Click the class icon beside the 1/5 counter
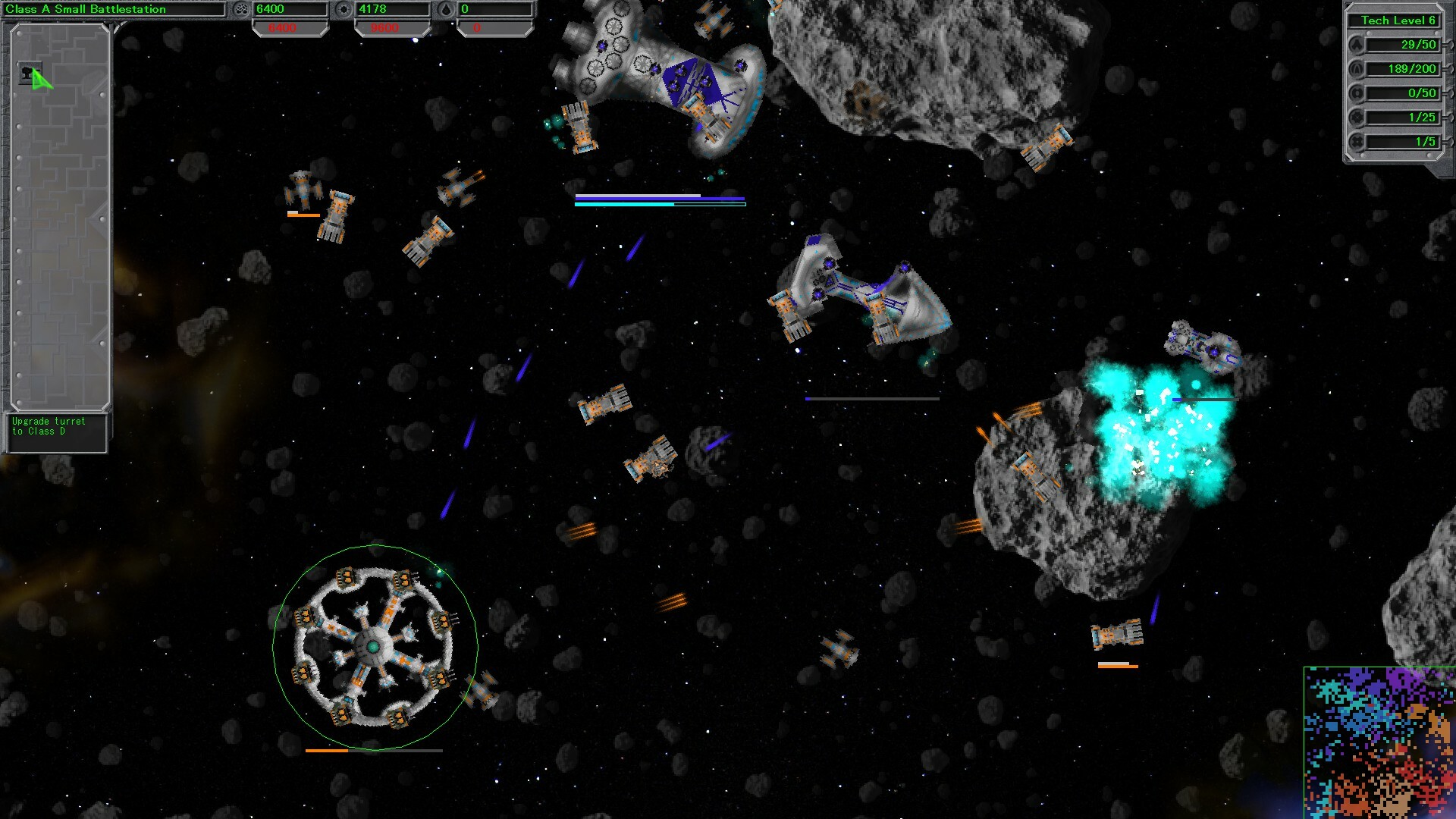The image size is (1456, 819). 1357,142
